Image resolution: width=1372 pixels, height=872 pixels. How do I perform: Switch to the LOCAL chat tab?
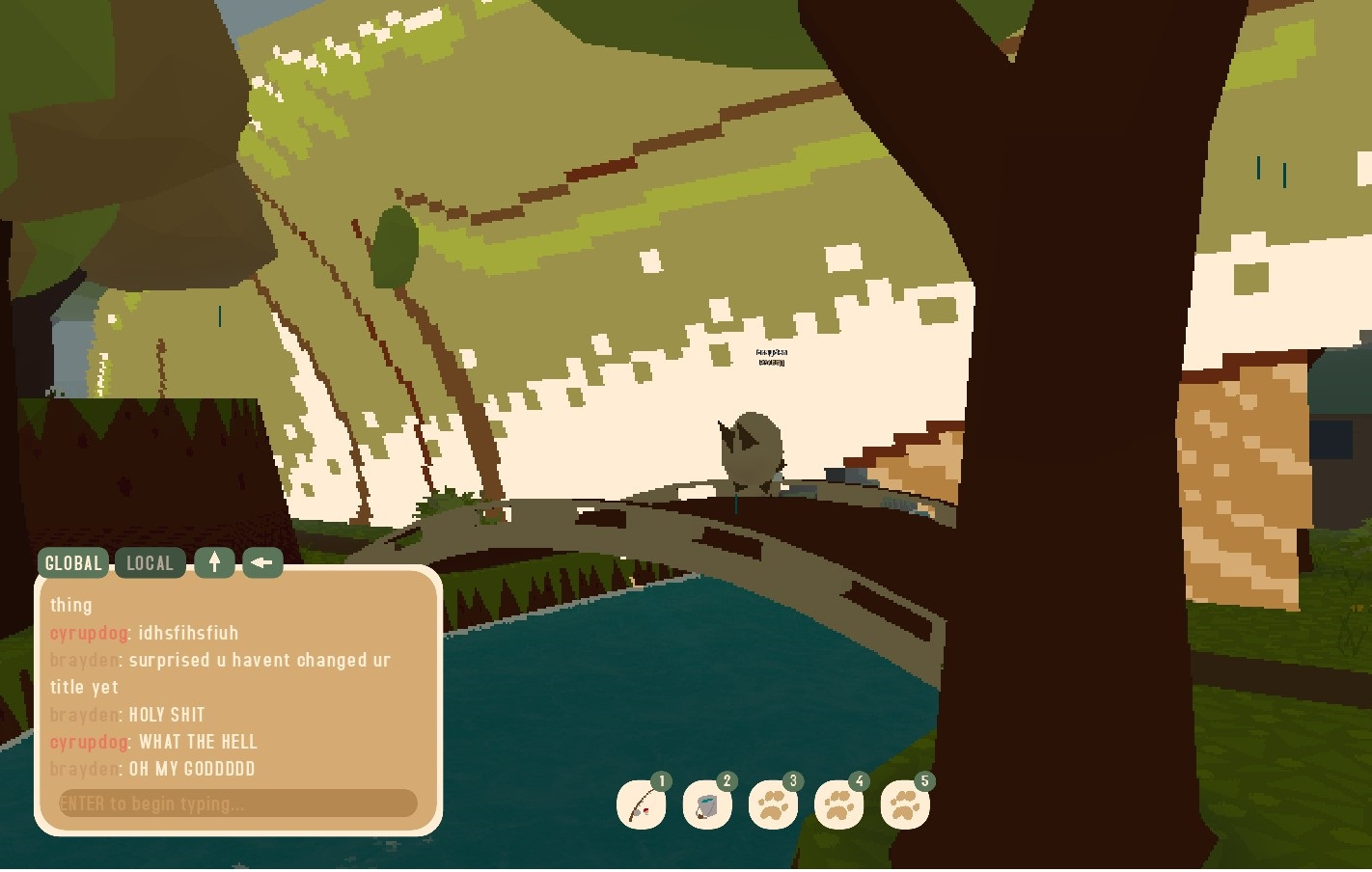click(x=150, y=563)
